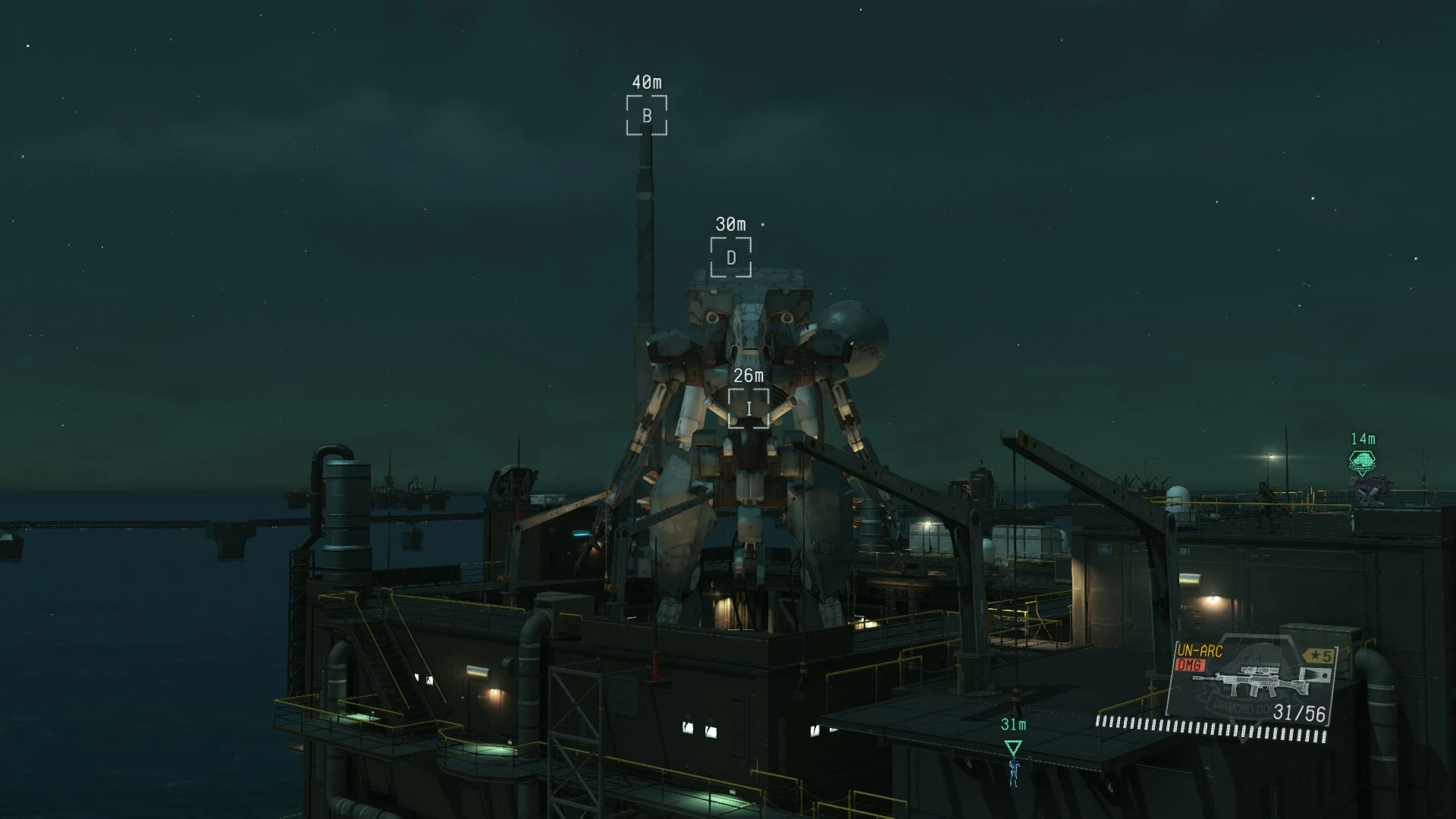This screenshot has height=819, width=1456.
Task: Select the gold star rank badge
Action: (1318, 656)
